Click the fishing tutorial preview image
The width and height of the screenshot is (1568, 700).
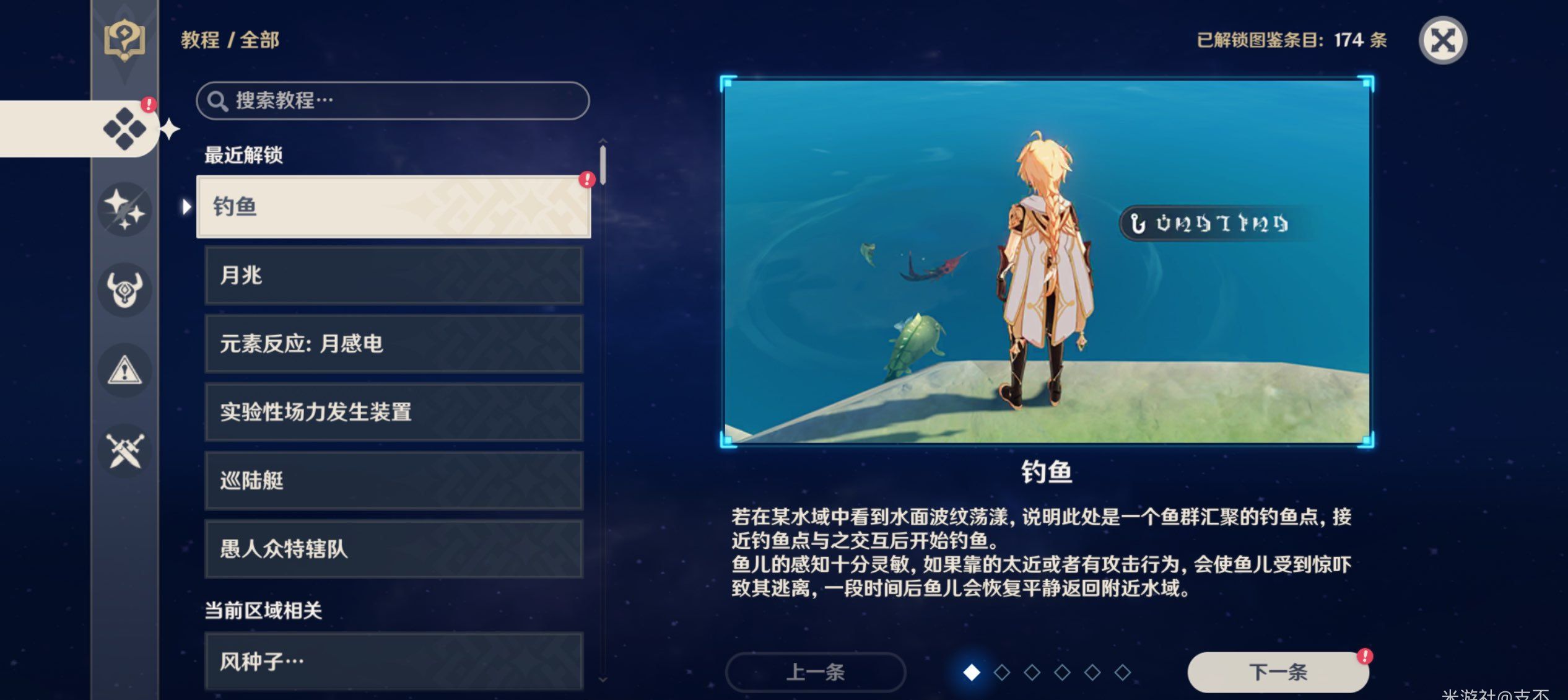[x=1047, y=261]
